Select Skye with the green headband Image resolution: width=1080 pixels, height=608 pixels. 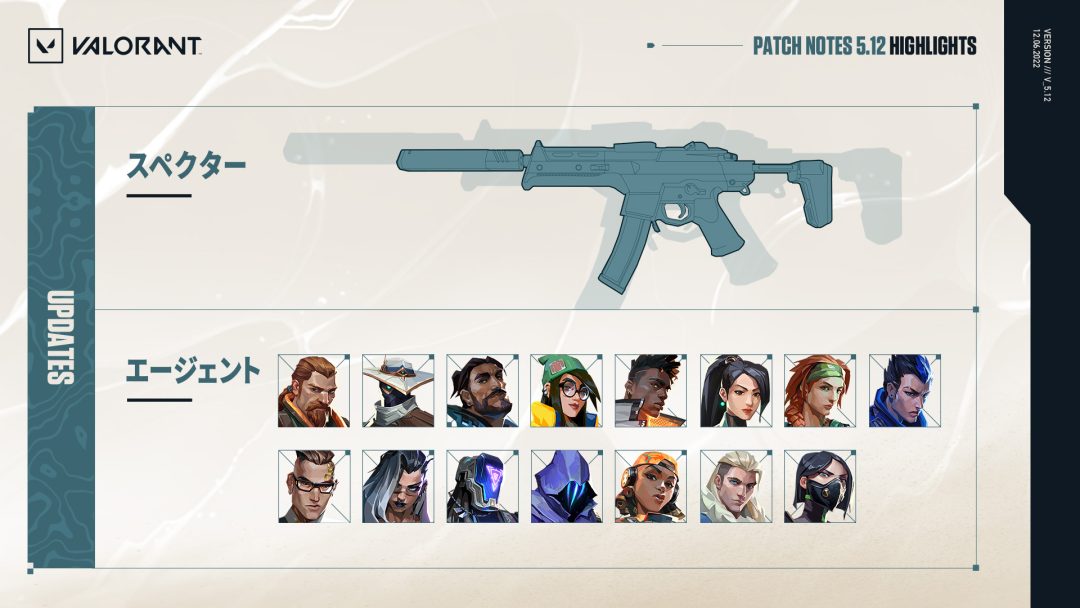point(819,390)
